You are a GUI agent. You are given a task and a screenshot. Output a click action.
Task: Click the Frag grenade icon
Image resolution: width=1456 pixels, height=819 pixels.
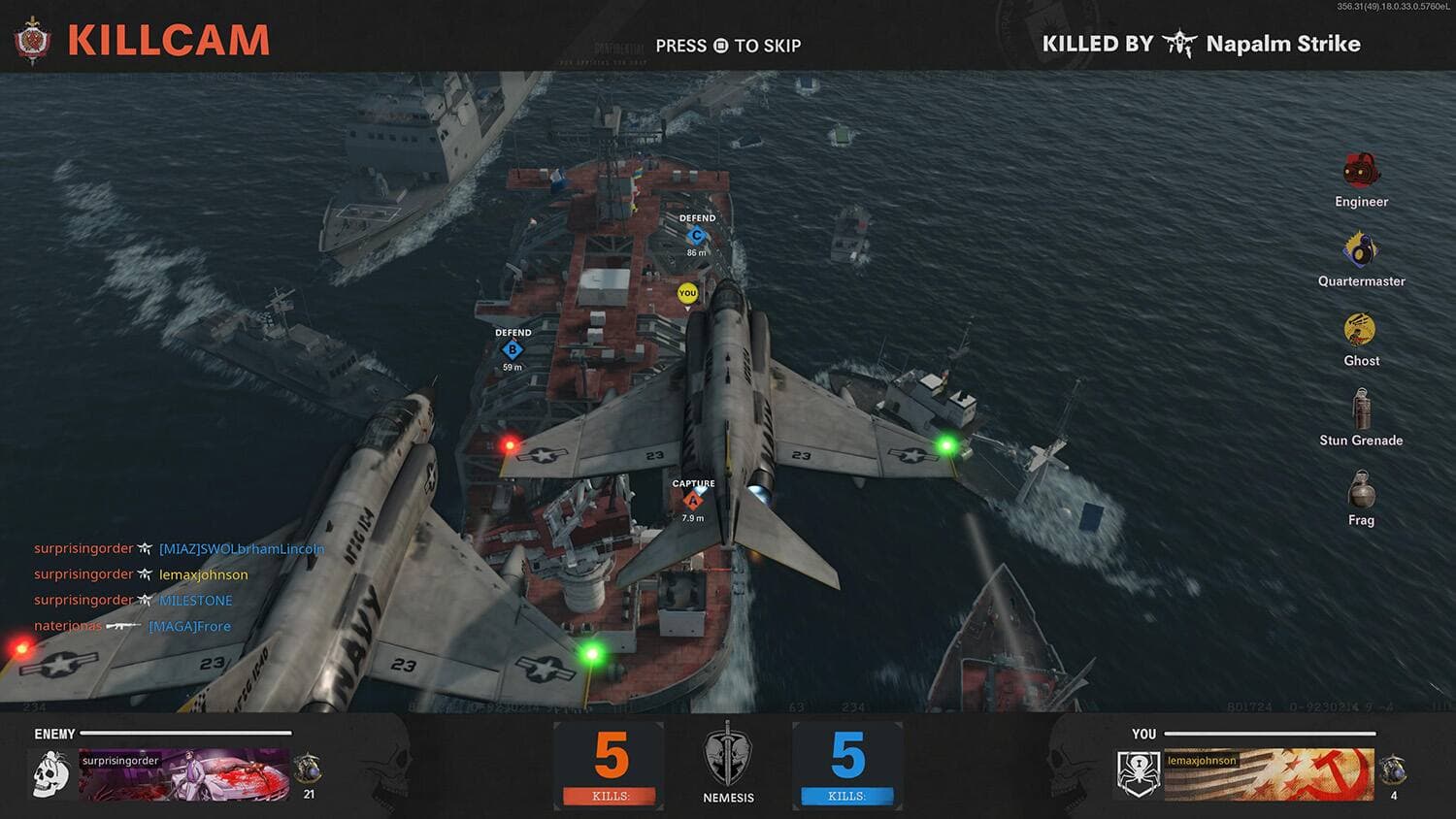1361,489
